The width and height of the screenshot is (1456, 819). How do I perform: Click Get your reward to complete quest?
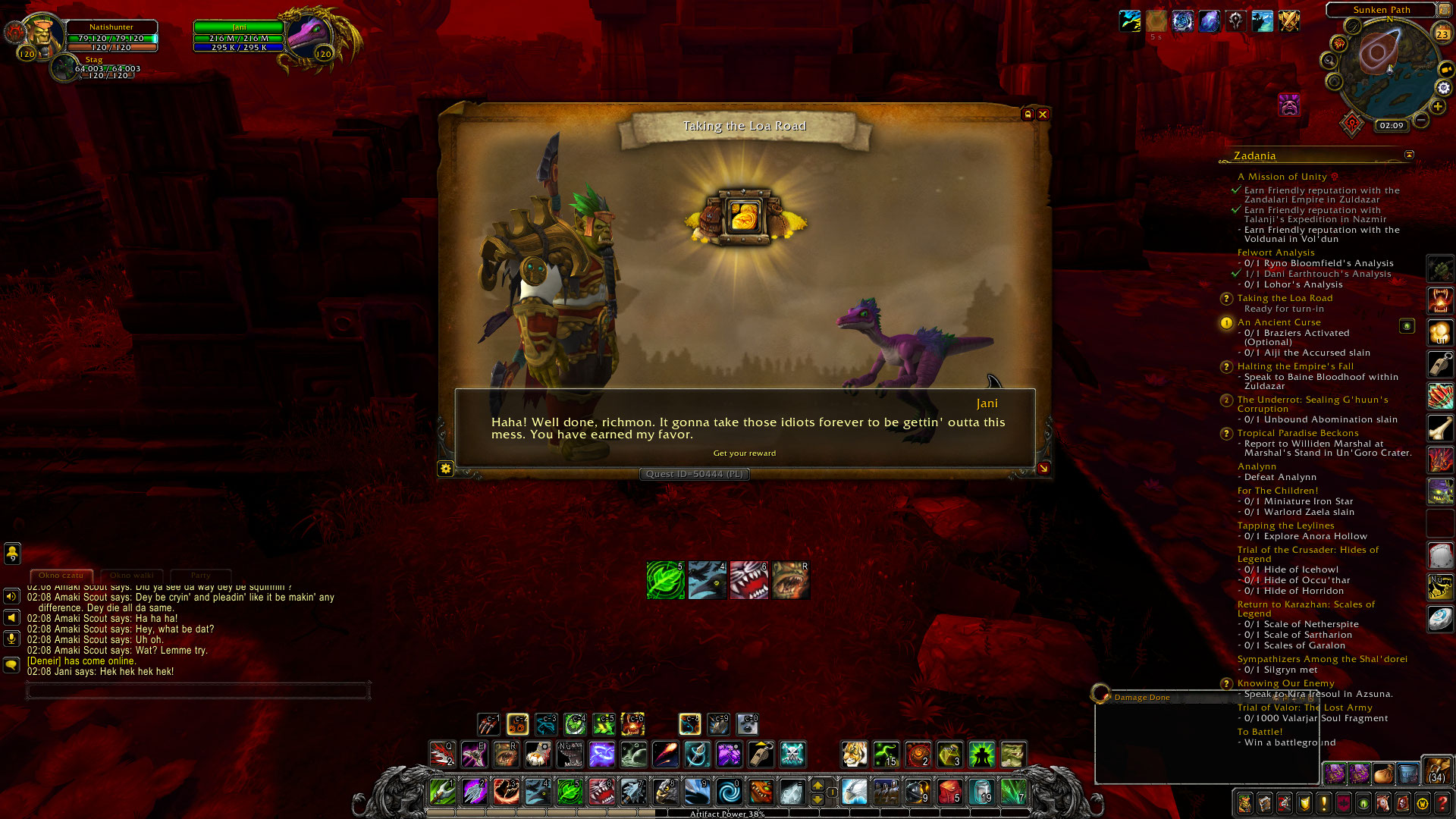[745, 453]
